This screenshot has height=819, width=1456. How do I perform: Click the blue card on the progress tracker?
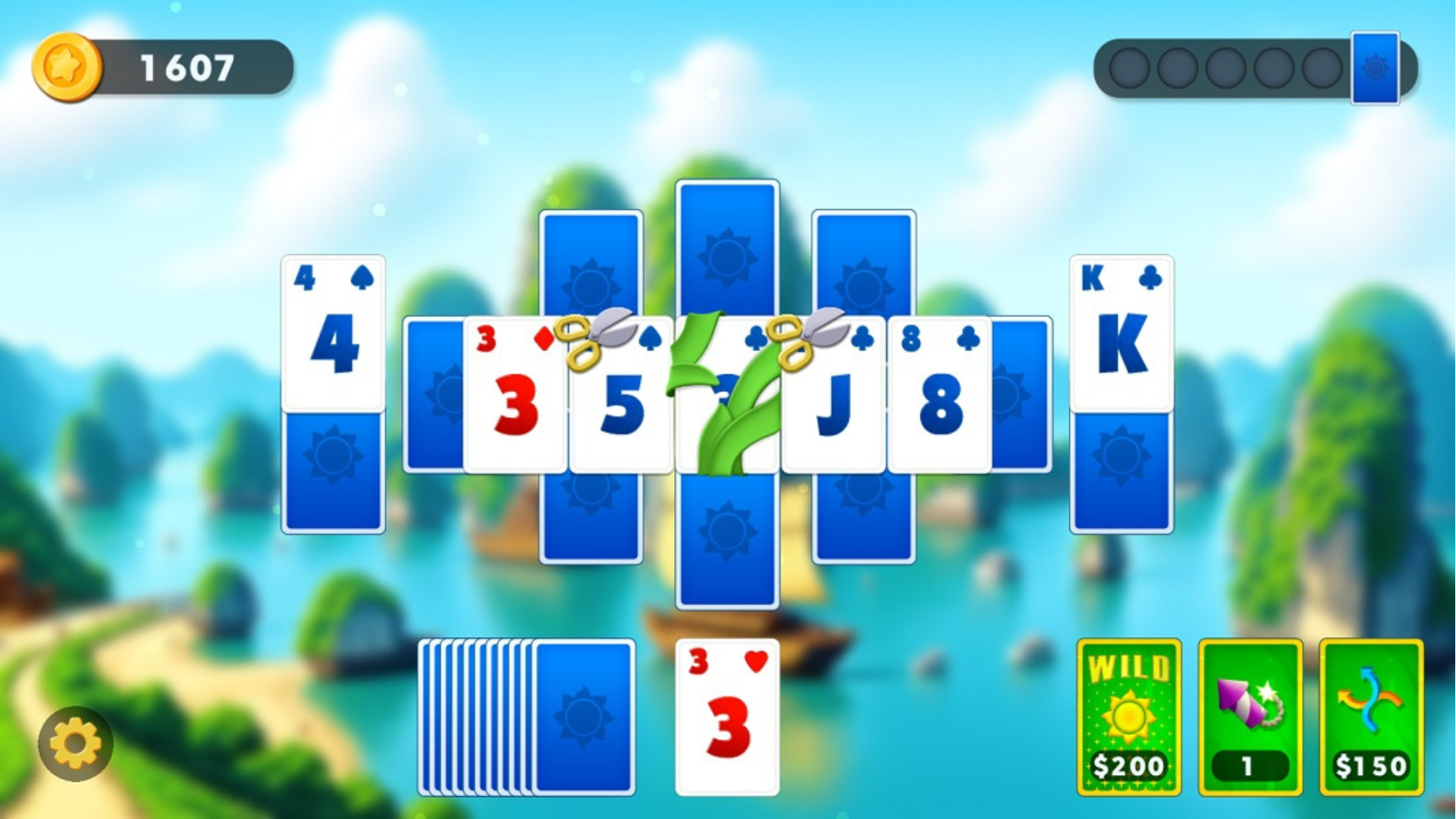(1375, 68)
